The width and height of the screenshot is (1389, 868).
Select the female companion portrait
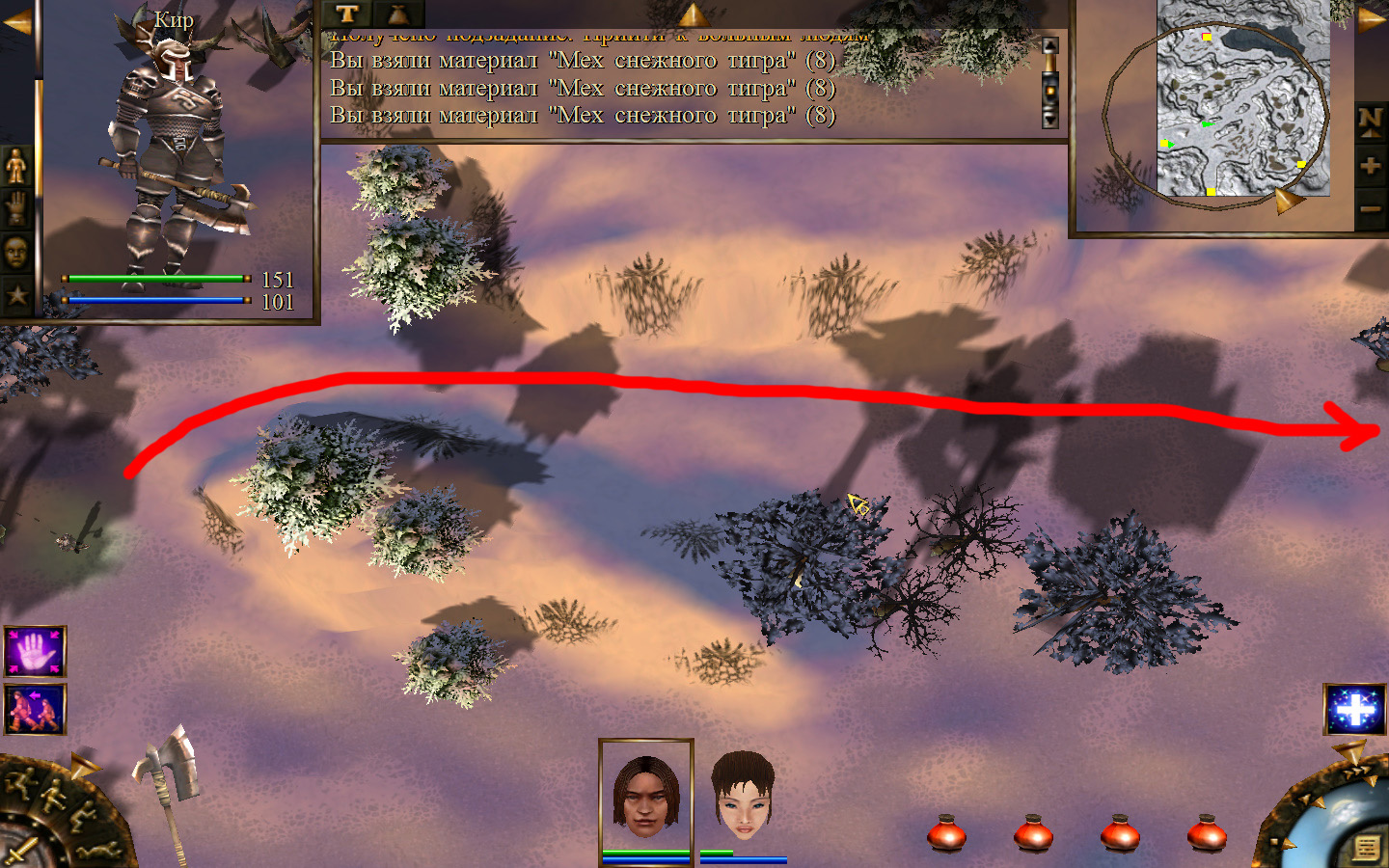[743, 796]
